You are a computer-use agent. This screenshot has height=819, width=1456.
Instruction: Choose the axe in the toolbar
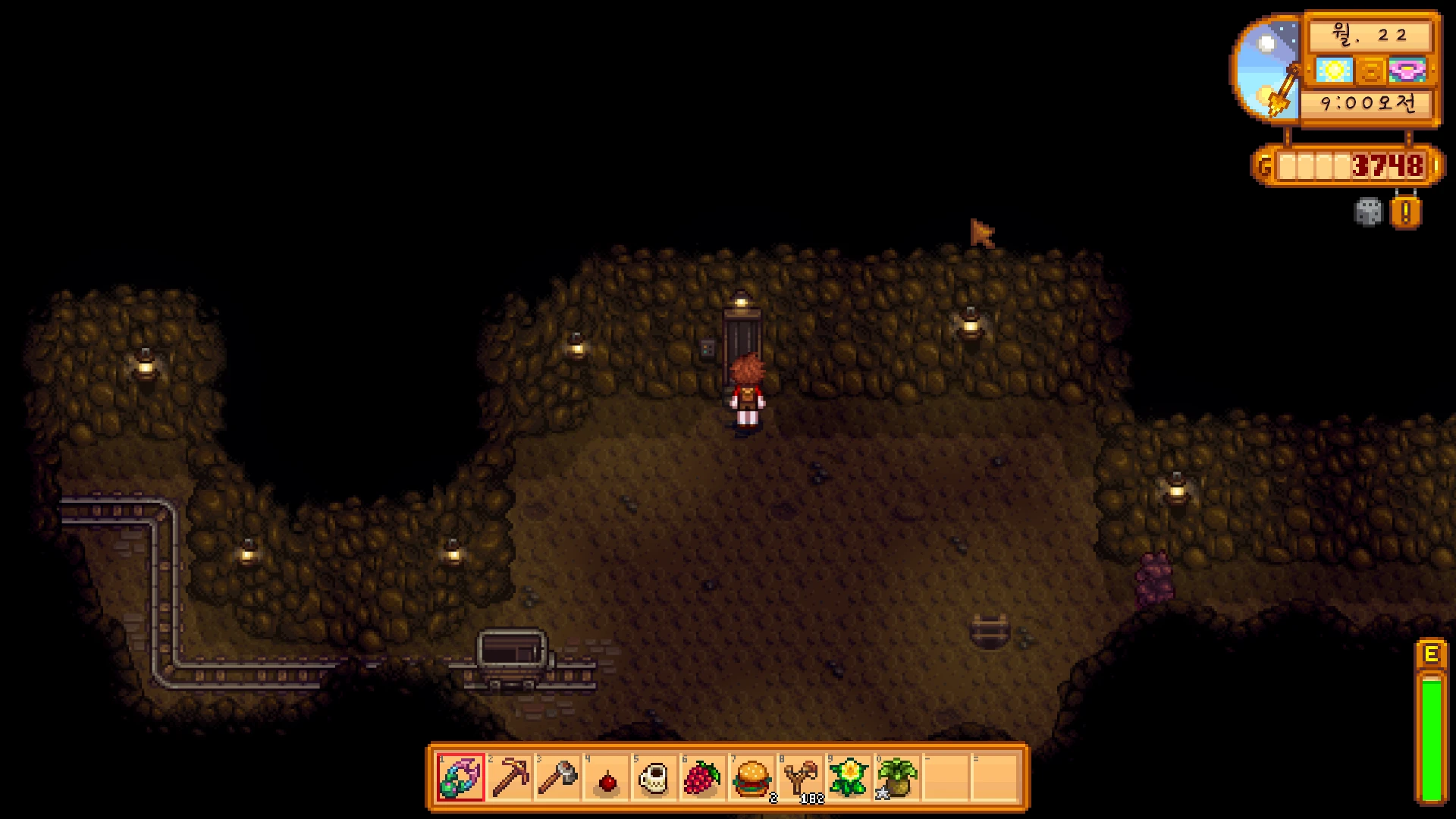point(558,777)
